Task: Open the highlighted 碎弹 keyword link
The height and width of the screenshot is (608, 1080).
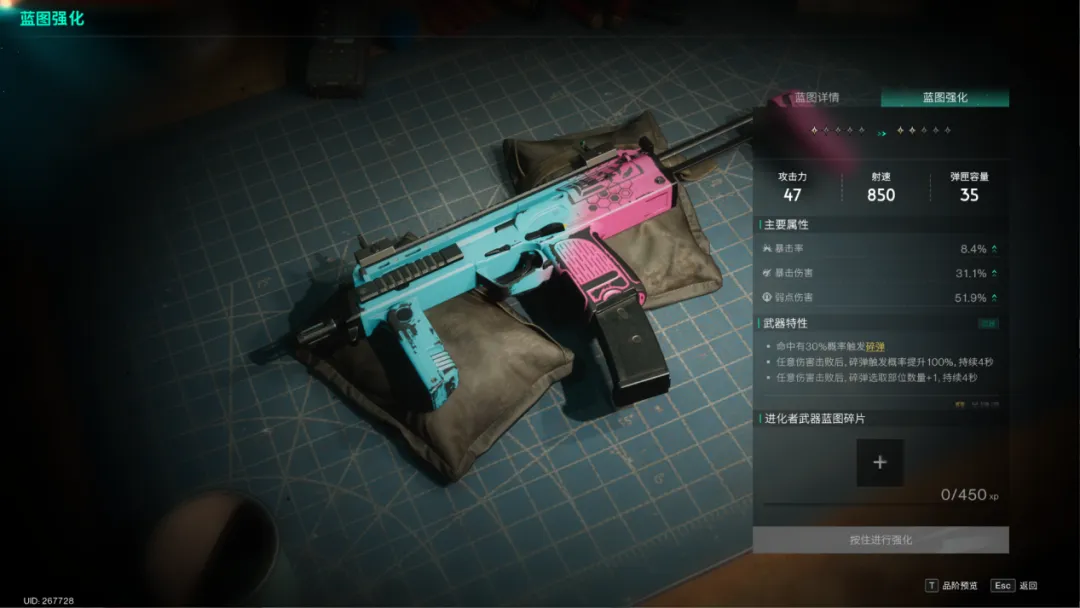Action: (x=876, y=345)
